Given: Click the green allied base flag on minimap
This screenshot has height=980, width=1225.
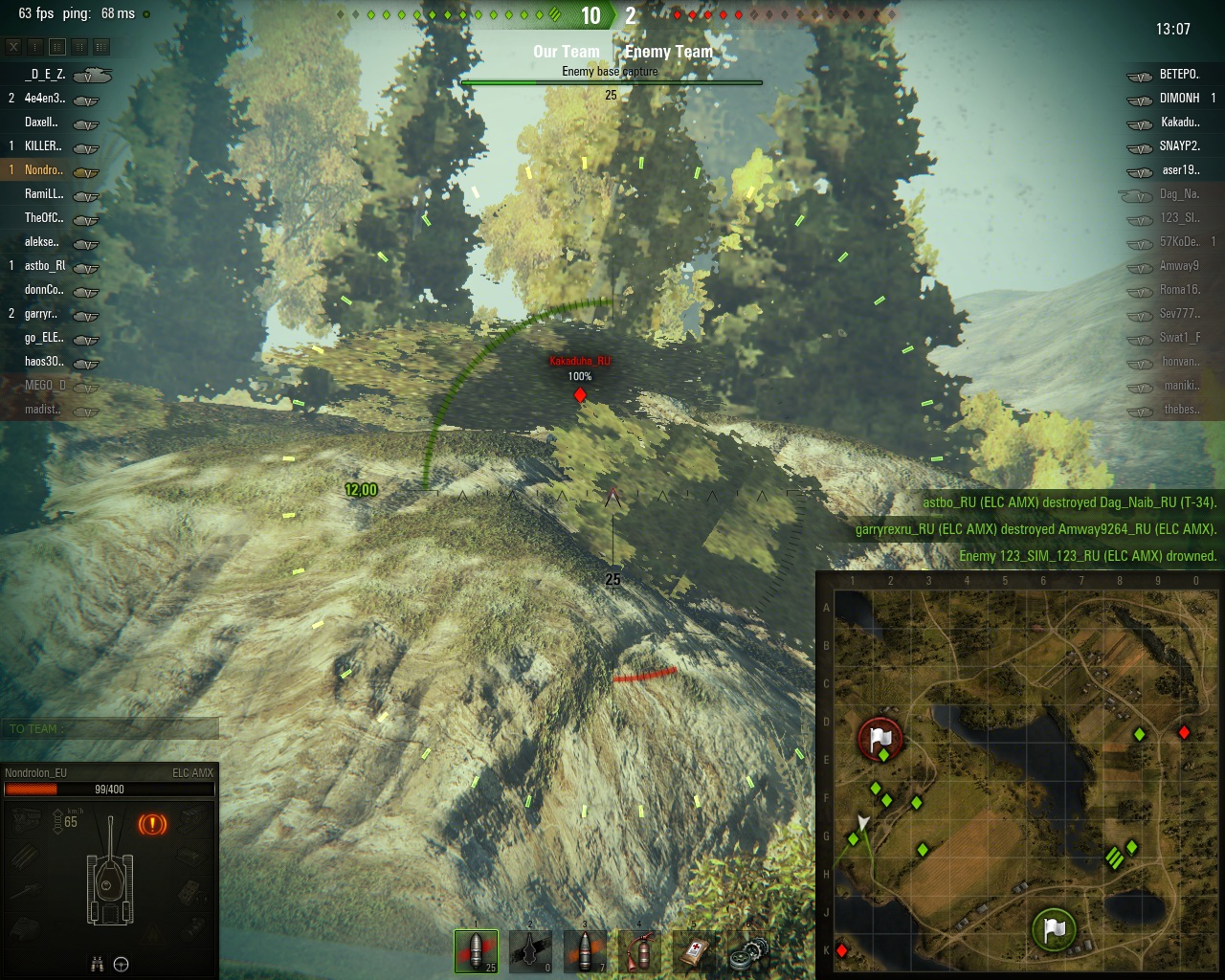Looking at the screenshot, I should [x=1054, y=928].
